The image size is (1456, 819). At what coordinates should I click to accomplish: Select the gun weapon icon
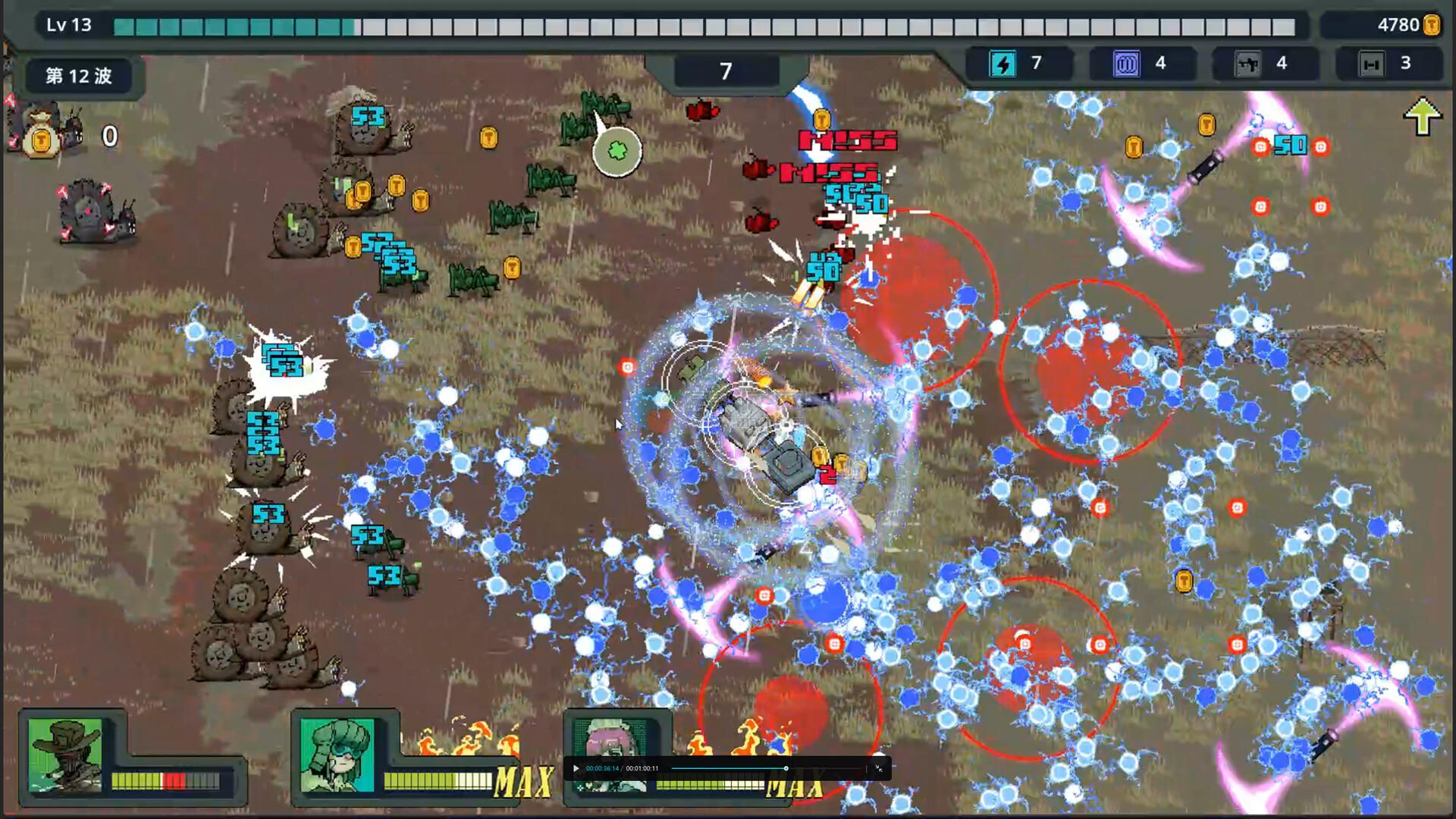pos(1248,64)
